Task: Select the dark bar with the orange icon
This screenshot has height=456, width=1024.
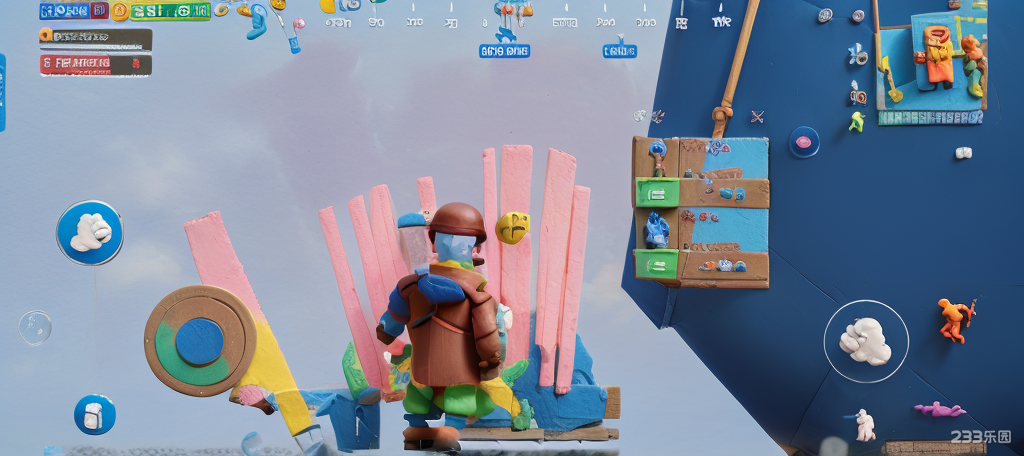Action: [x=96, y=38]
